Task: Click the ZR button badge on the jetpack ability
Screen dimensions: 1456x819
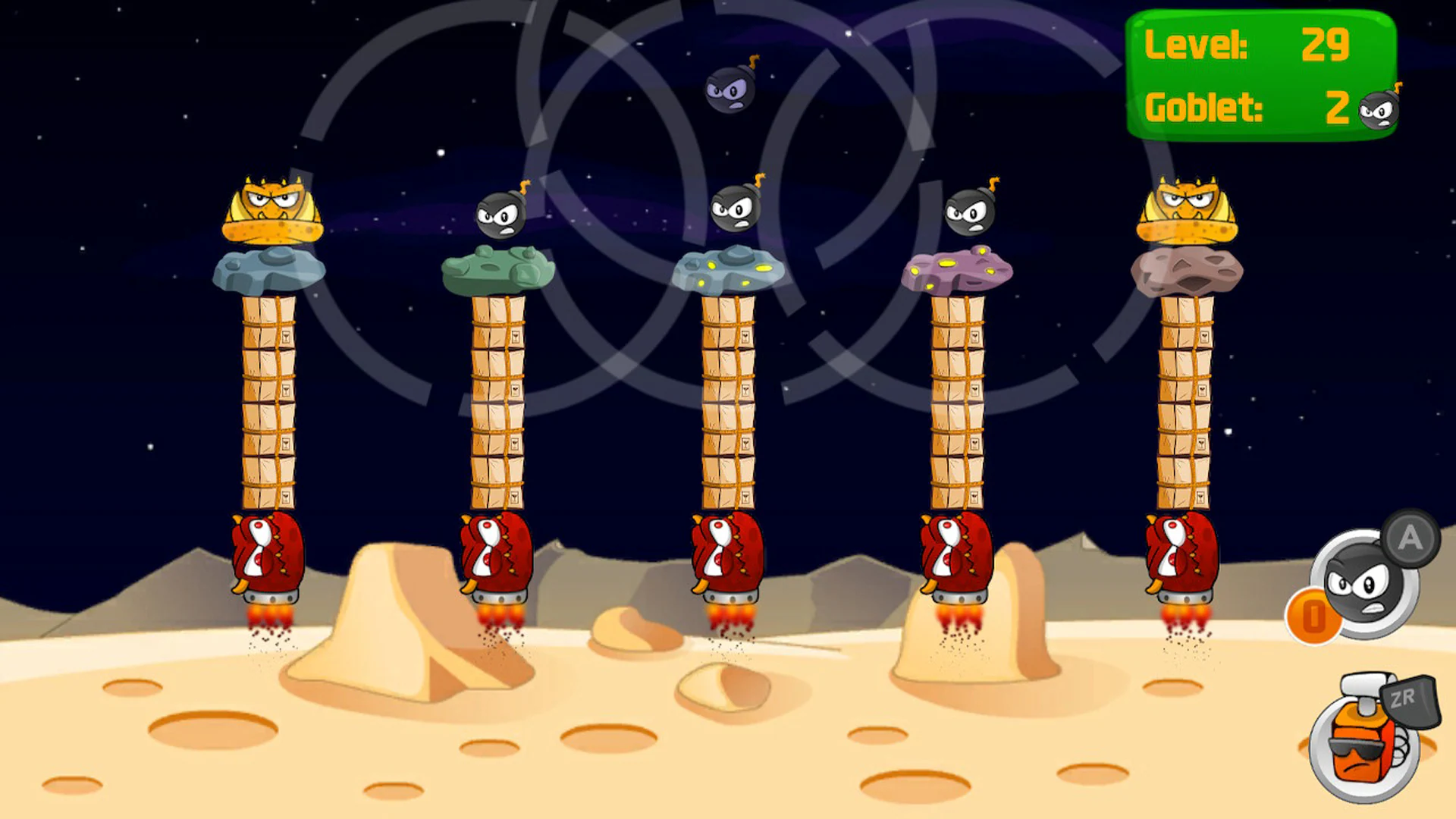Action: [1412, 702]
